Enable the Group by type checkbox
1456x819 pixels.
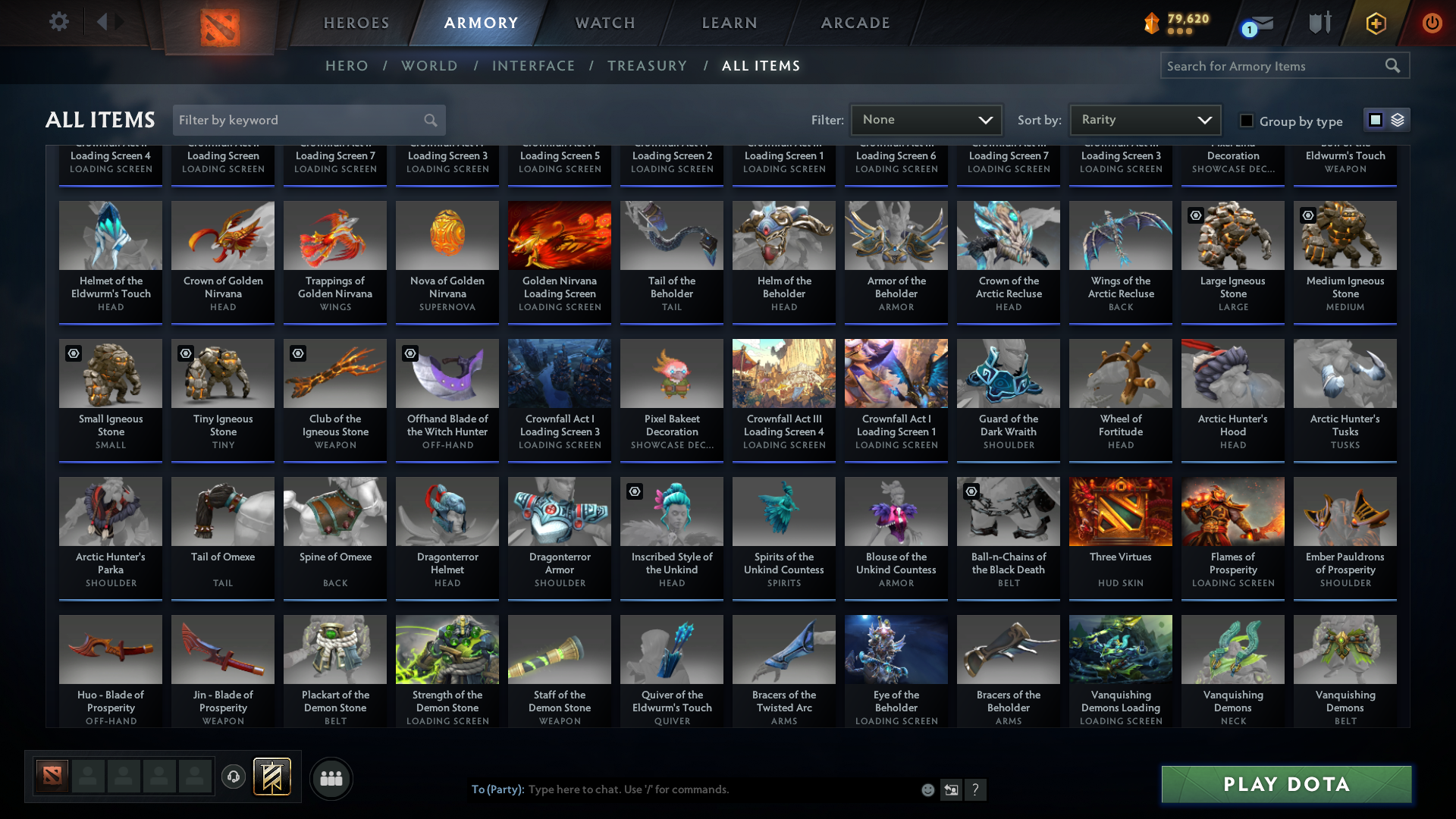pos(1246,120)
